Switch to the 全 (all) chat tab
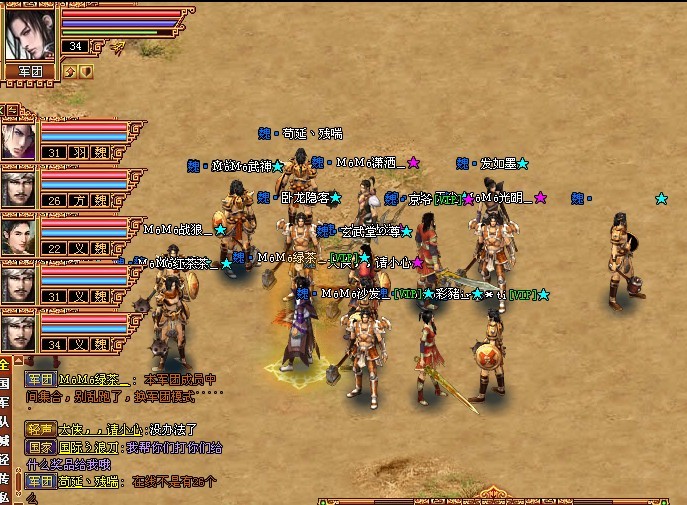This screenshot has width=687, height=505. click(x=5, y=364)
